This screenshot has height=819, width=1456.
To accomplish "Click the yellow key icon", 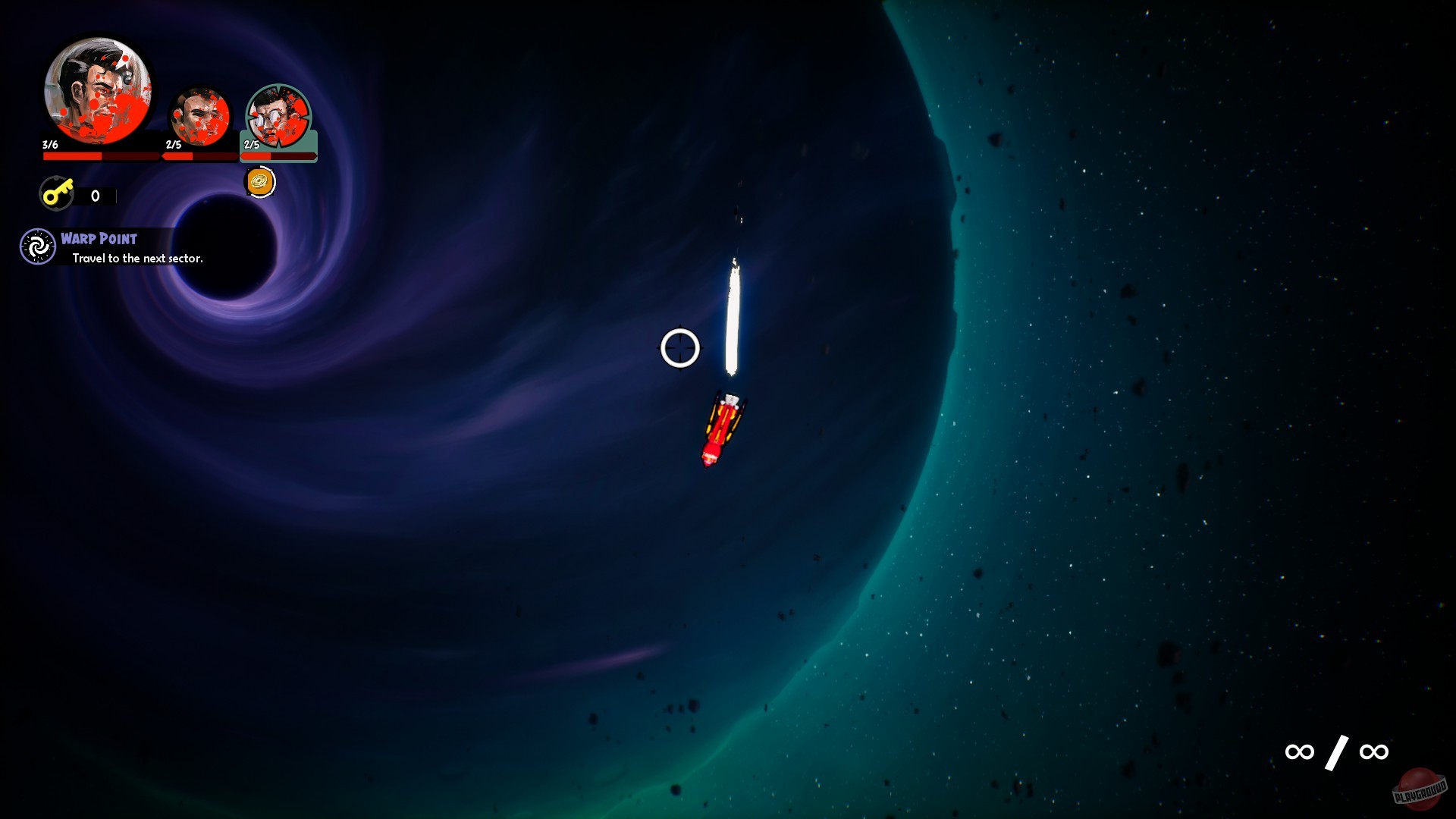I will click(58, 194).
